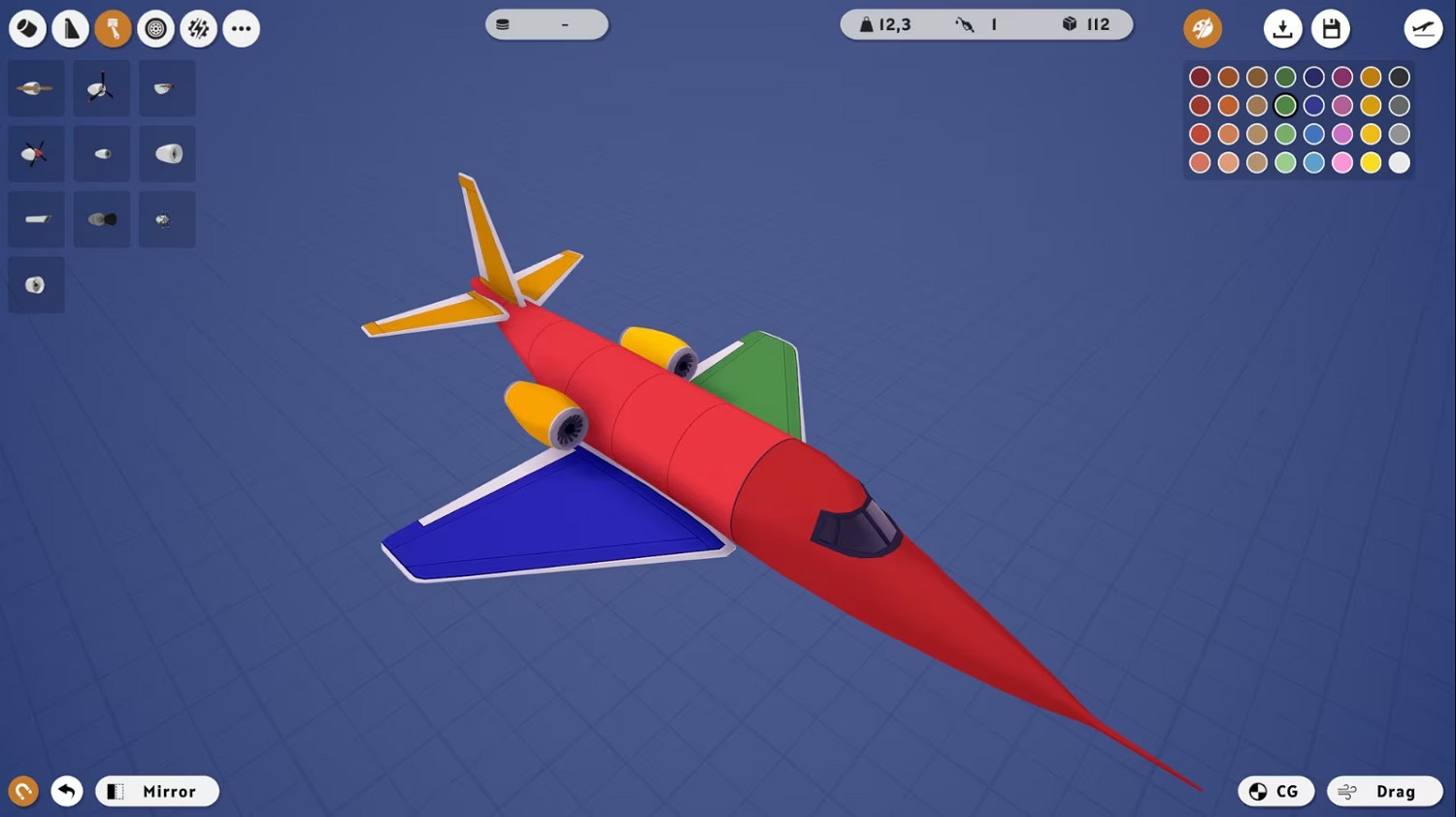This screenshot has width=1456, height=817.
Task: Select the engines category piston icon
Action: point(113,28)
